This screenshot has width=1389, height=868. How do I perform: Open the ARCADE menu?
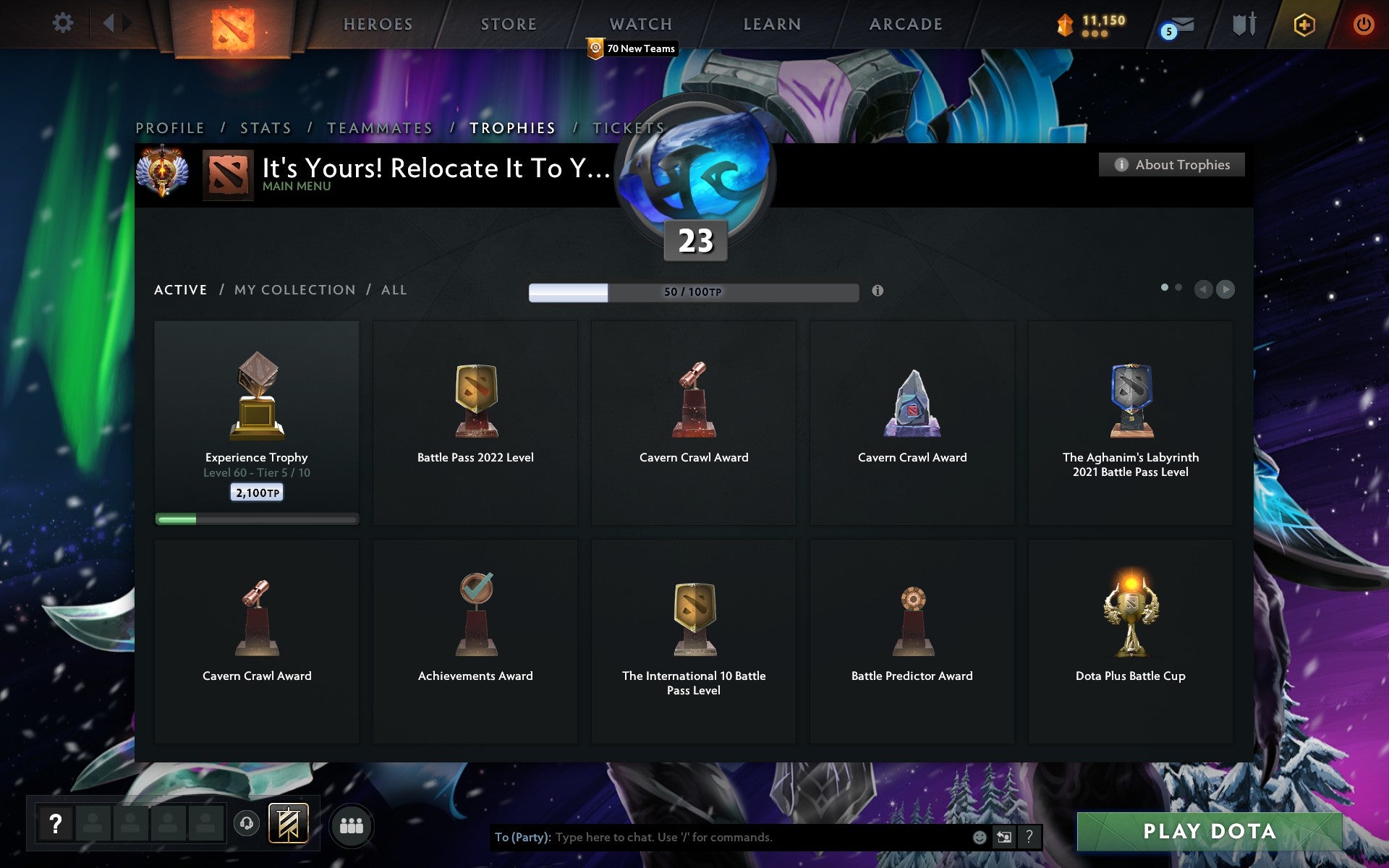pos(906,24)
